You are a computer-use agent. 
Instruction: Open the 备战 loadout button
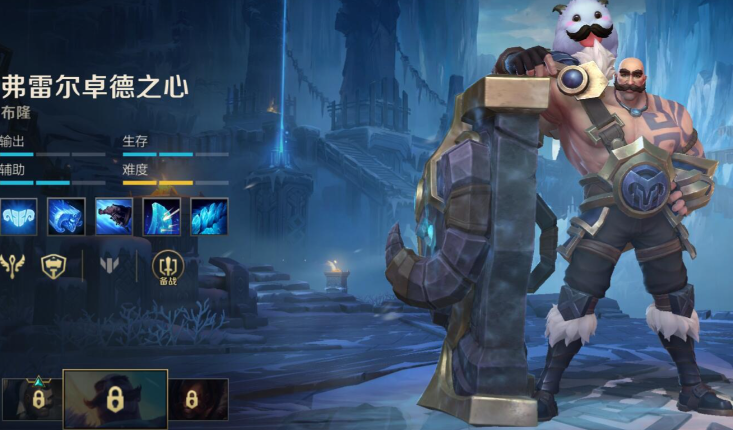[x=167, y=267]
